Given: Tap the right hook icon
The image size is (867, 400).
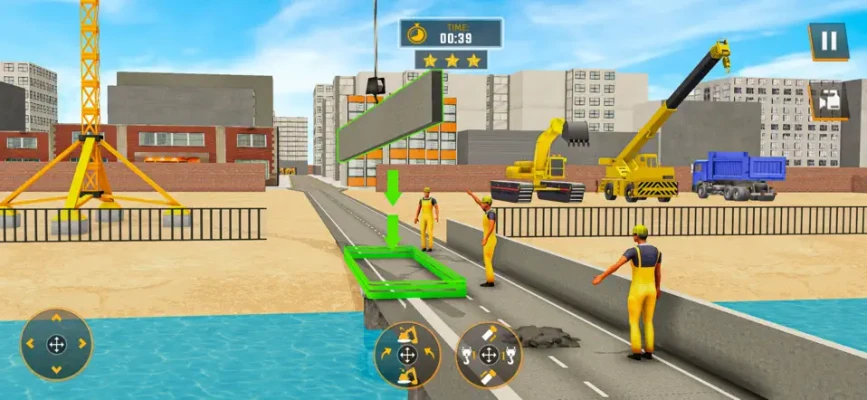Looking at the screenshot, I should [x=511, y=355].
